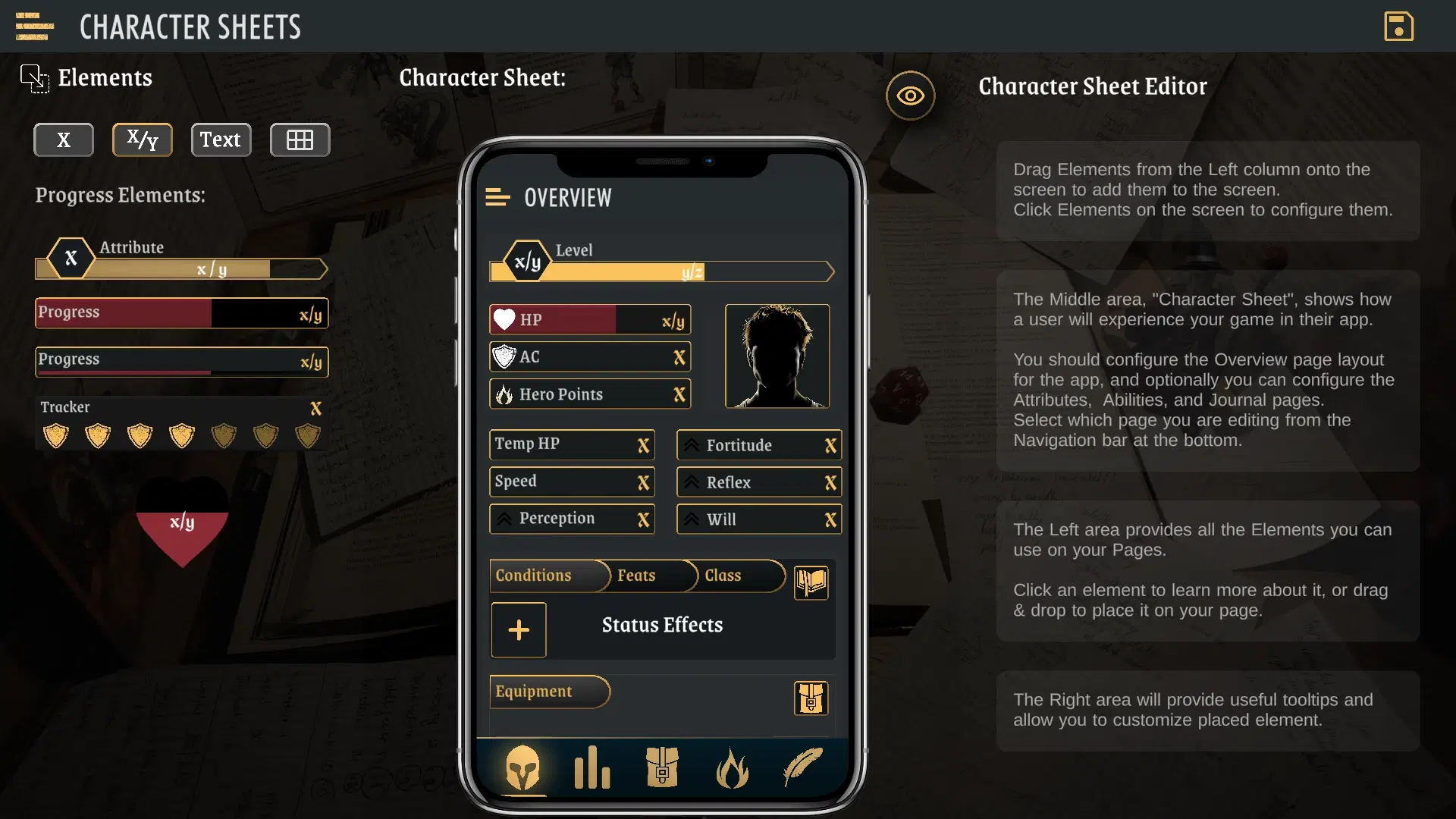Click the save icon in top bar
The image size is (1456, 819).
click(x=1398, y=27)
